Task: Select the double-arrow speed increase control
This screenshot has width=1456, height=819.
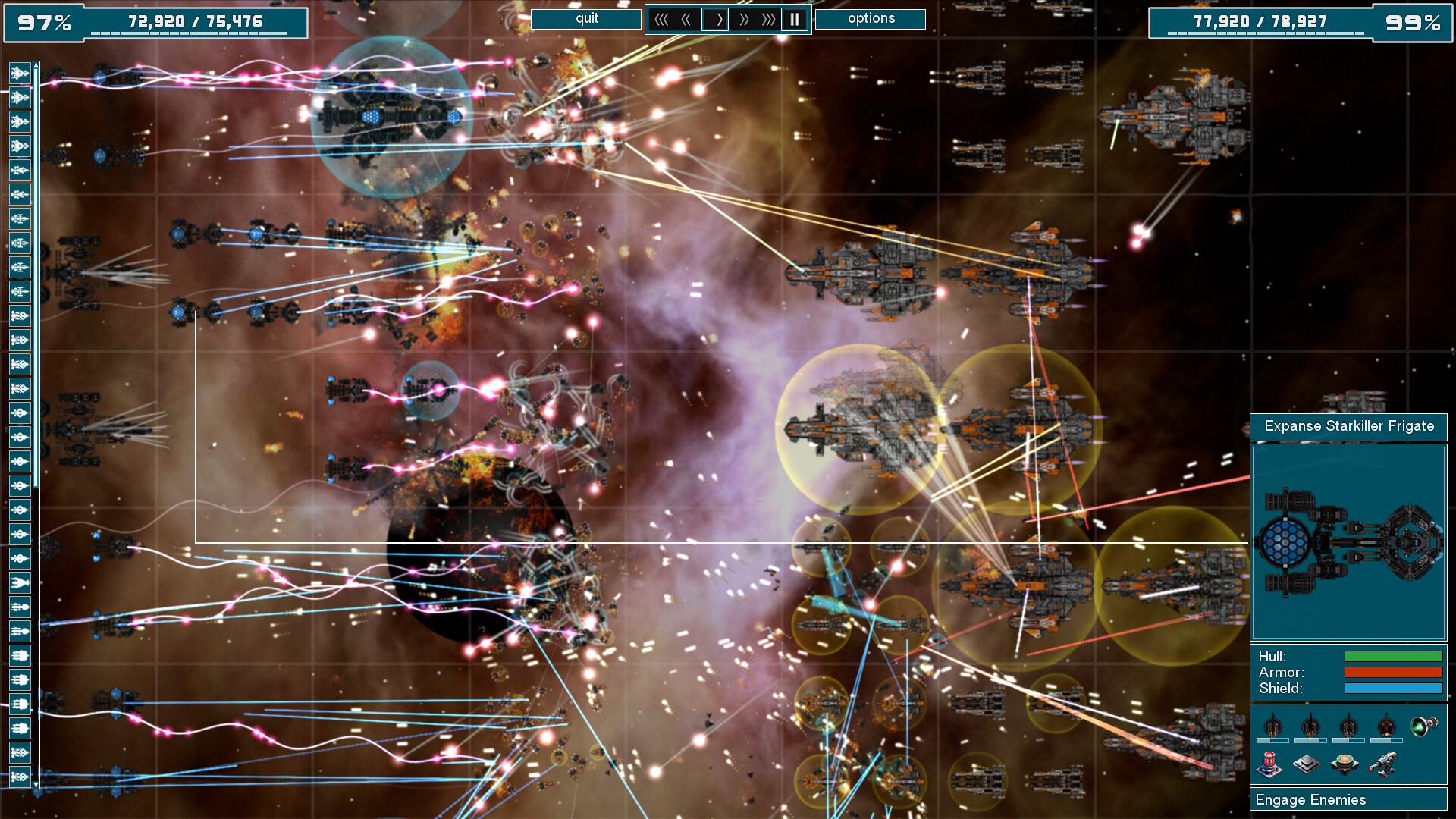Action: click(x=745, y=19)
